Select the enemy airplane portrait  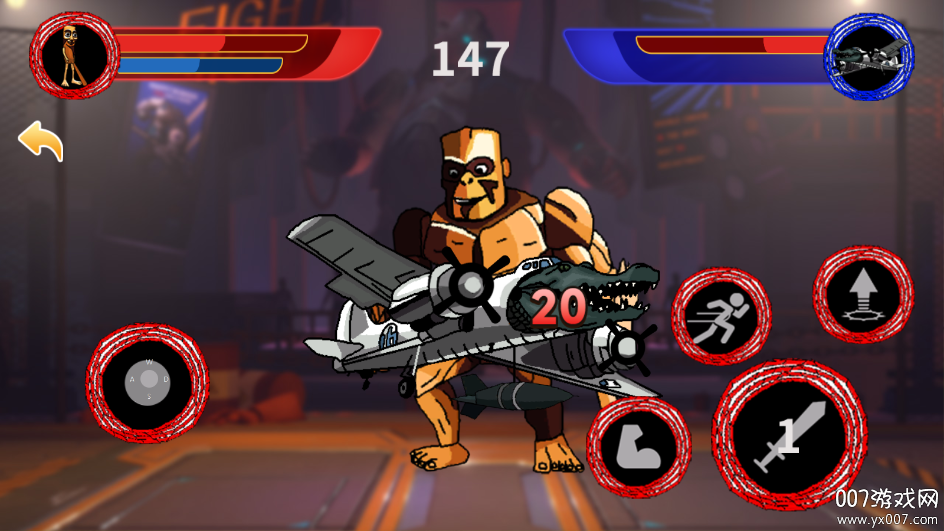click(x=868, y=55)
